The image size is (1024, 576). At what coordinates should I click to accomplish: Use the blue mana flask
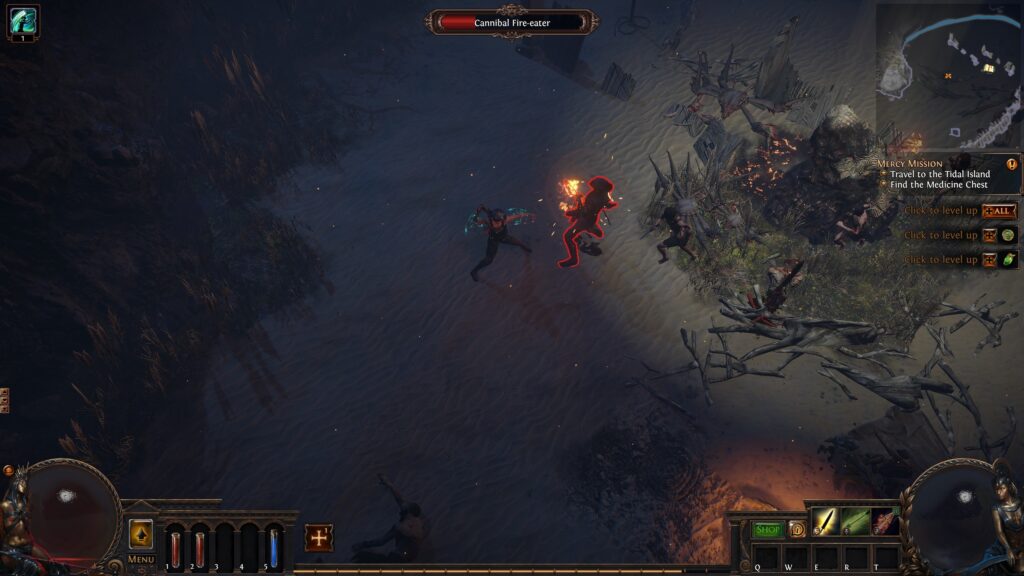pos(273,548)
